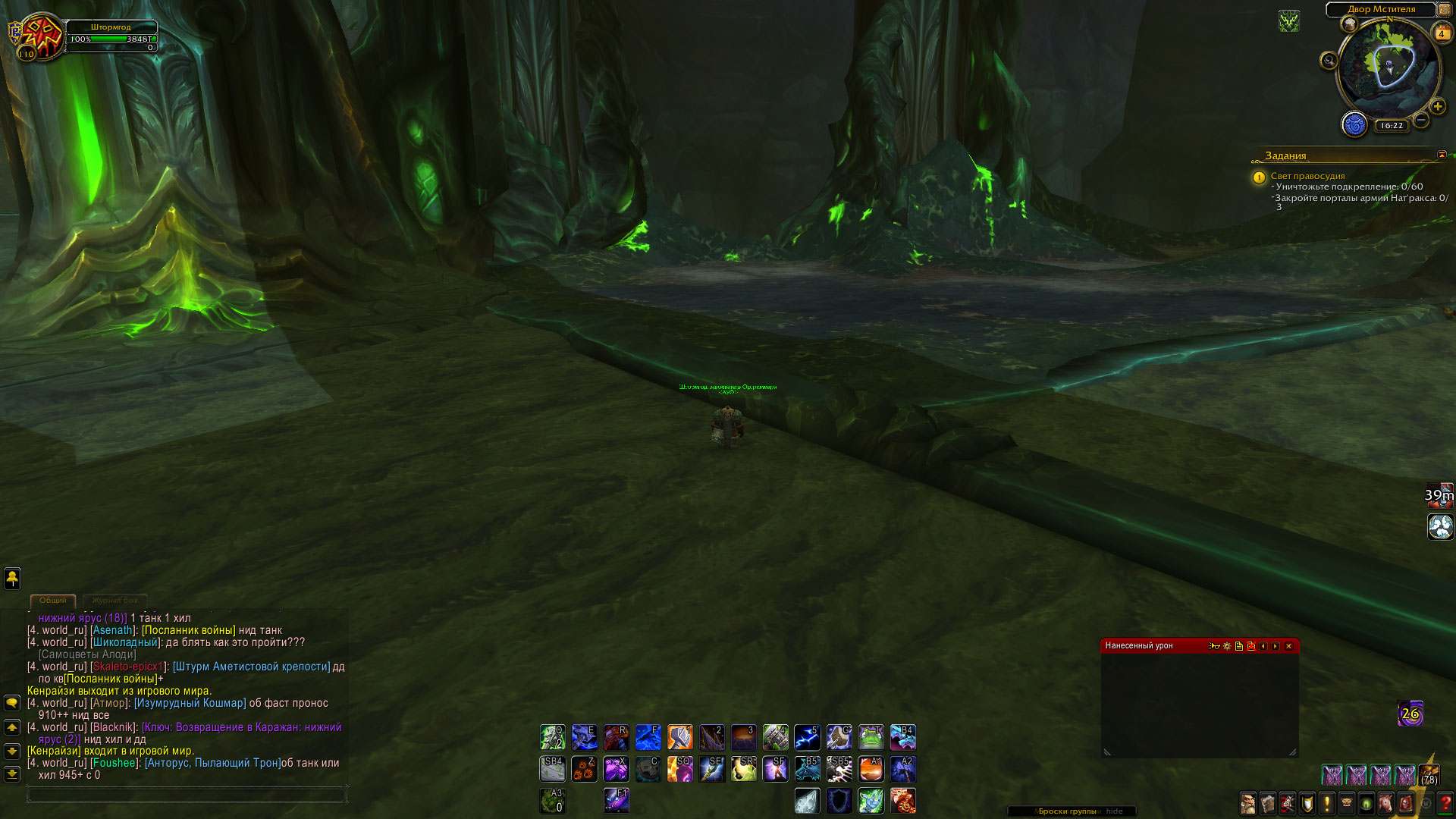Switch to the Общий chat tab
This screenshot has width=1456, height=819.
(x=53, y=600)
